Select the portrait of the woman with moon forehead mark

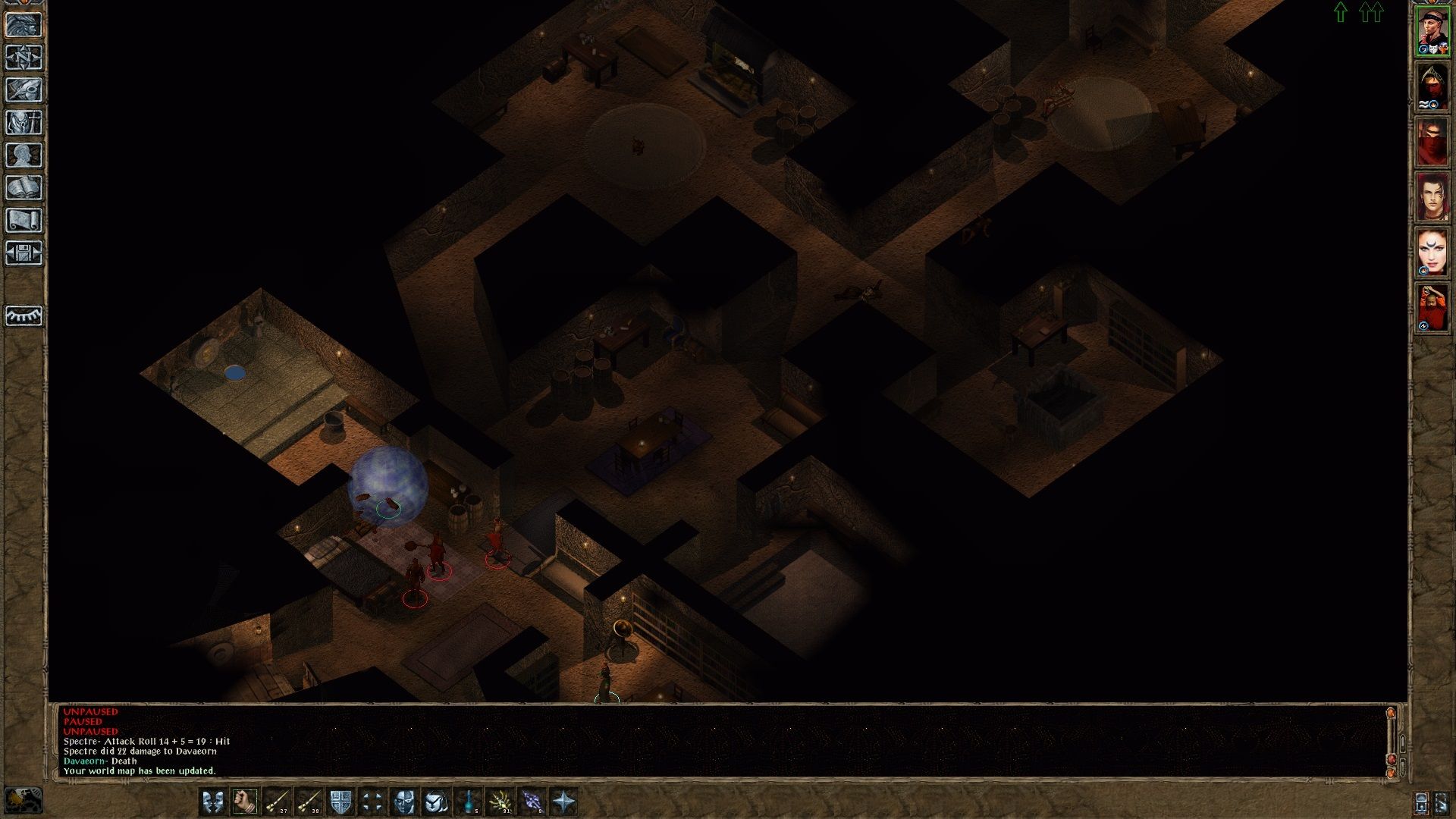coord(1432,253)
